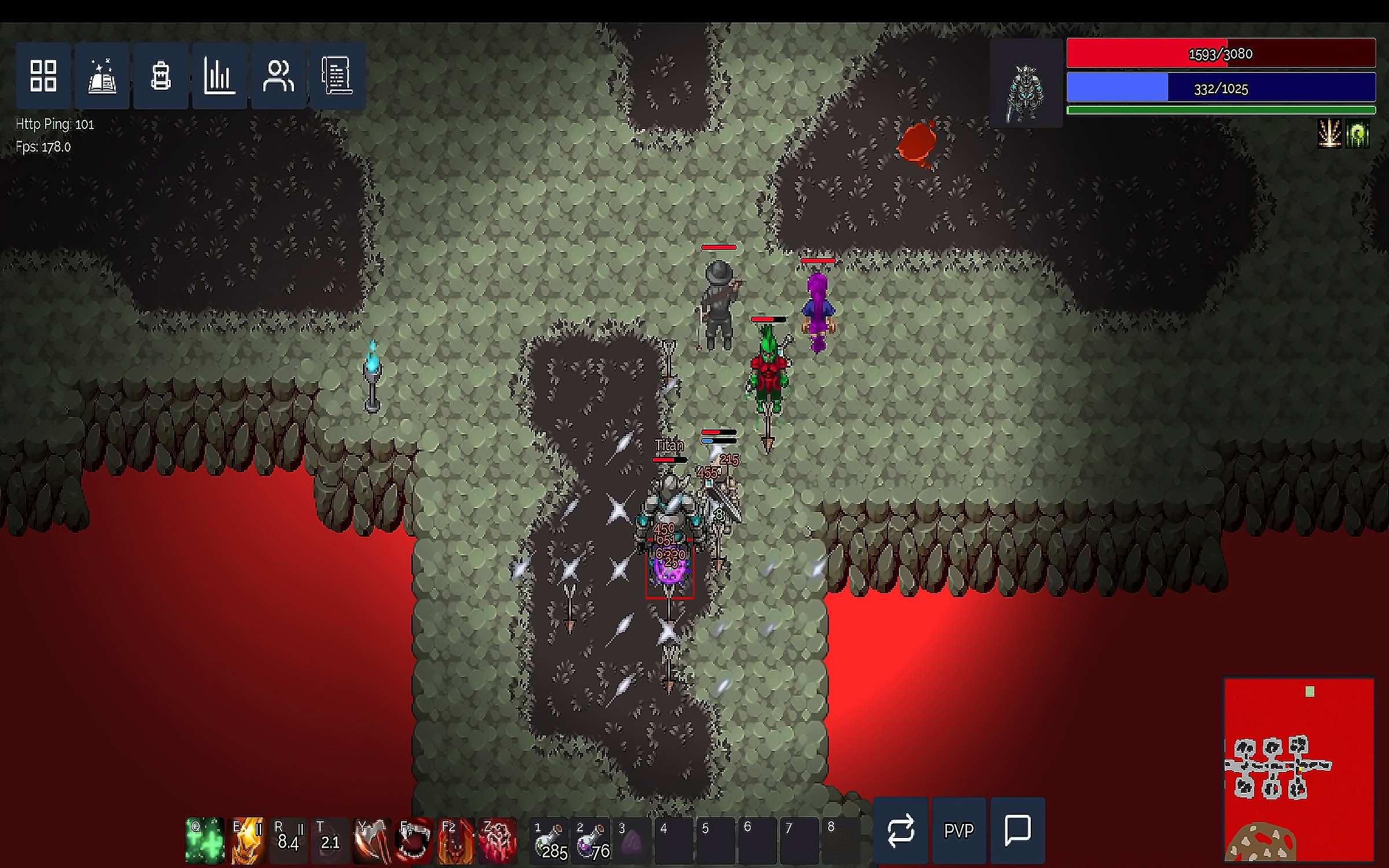Image resolution: width=1389 pixels, height=868 pixels.
Task: Show the bar chart stats panel
Action: tap(220, 76)
